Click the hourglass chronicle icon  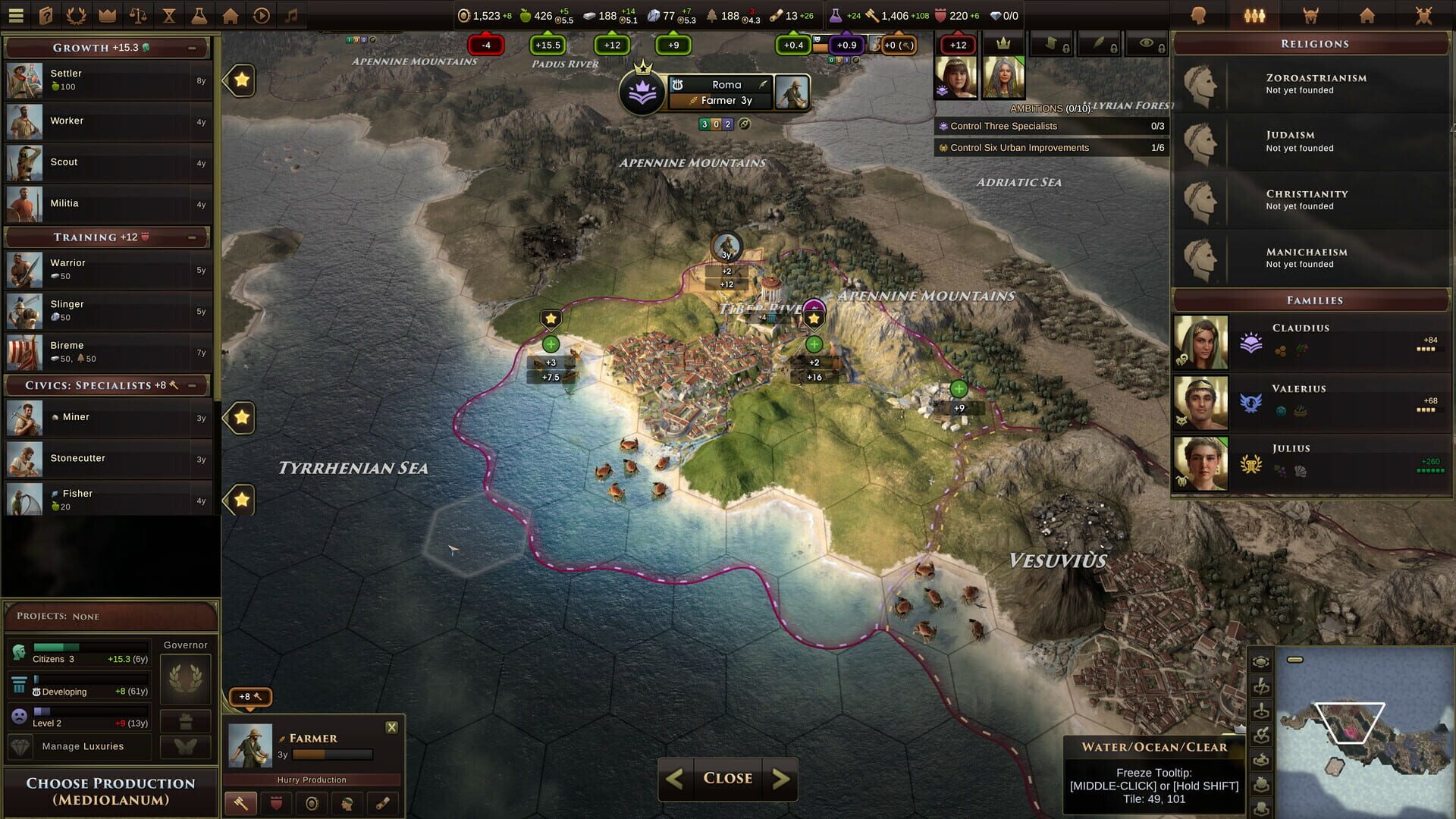(x=169, y=15)
